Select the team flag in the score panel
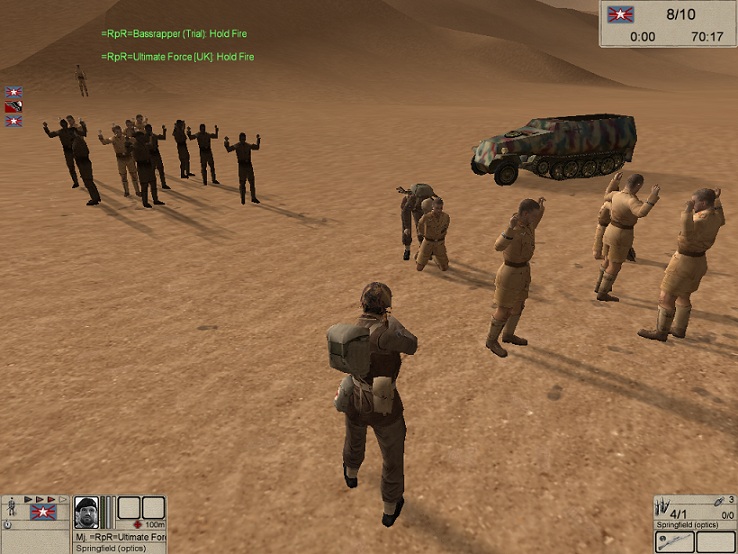 [621, 15]
